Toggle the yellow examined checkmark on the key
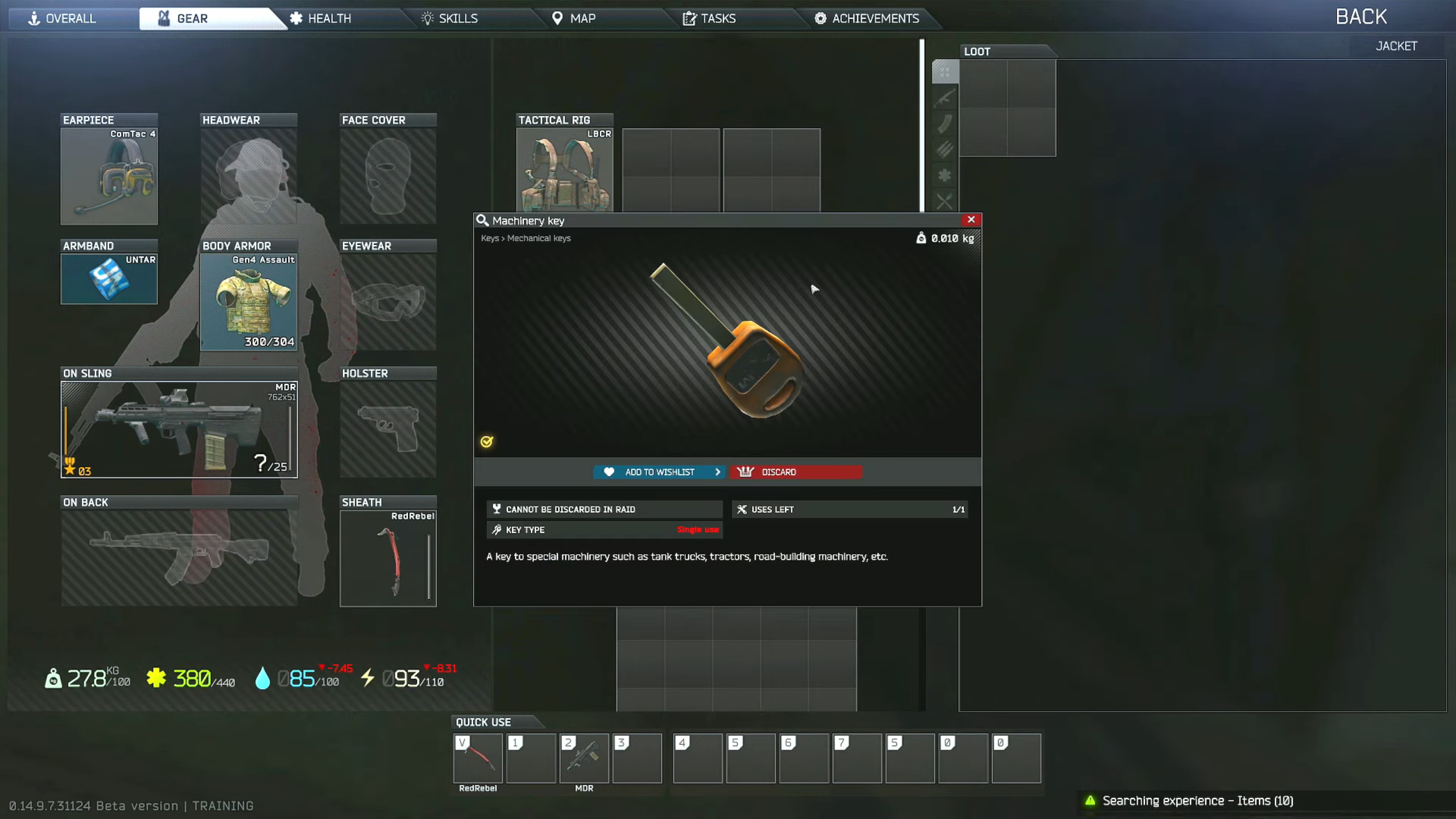The height and width of the screenshot is (819, 1456). coord(486,441)
